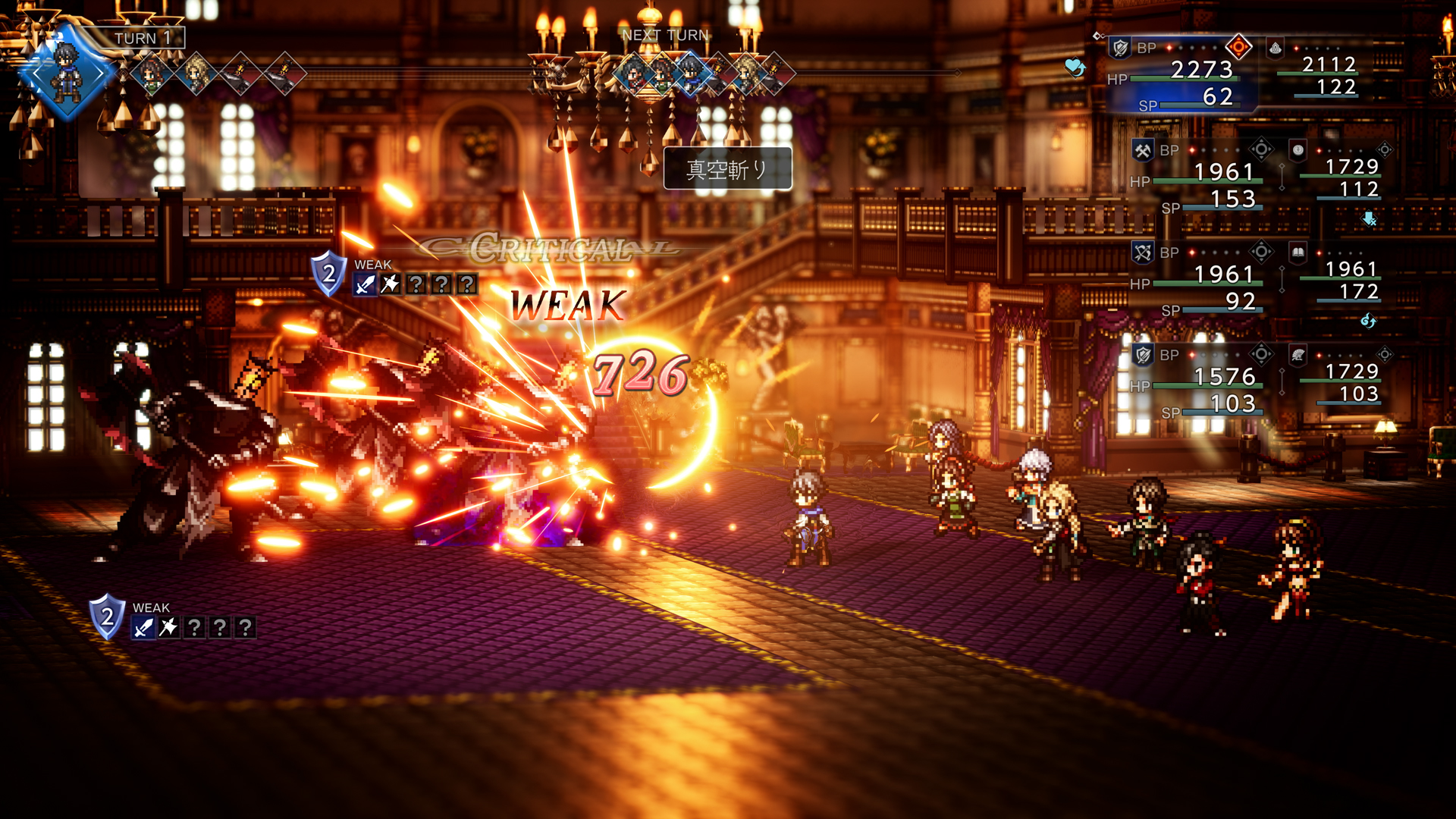This screenshot has width=1456, height=819.
Task: Select the open book job icon
Action: pos(1298,252)
